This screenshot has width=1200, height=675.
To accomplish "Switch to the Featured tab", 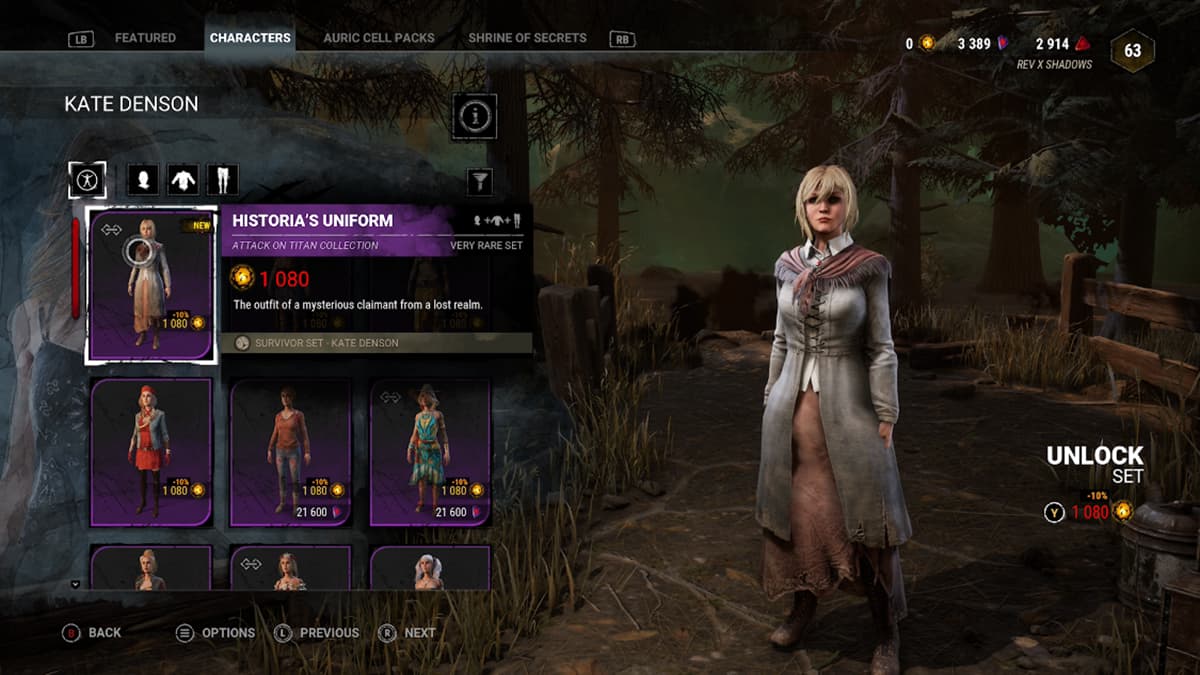I will click(x=145, y=38).
